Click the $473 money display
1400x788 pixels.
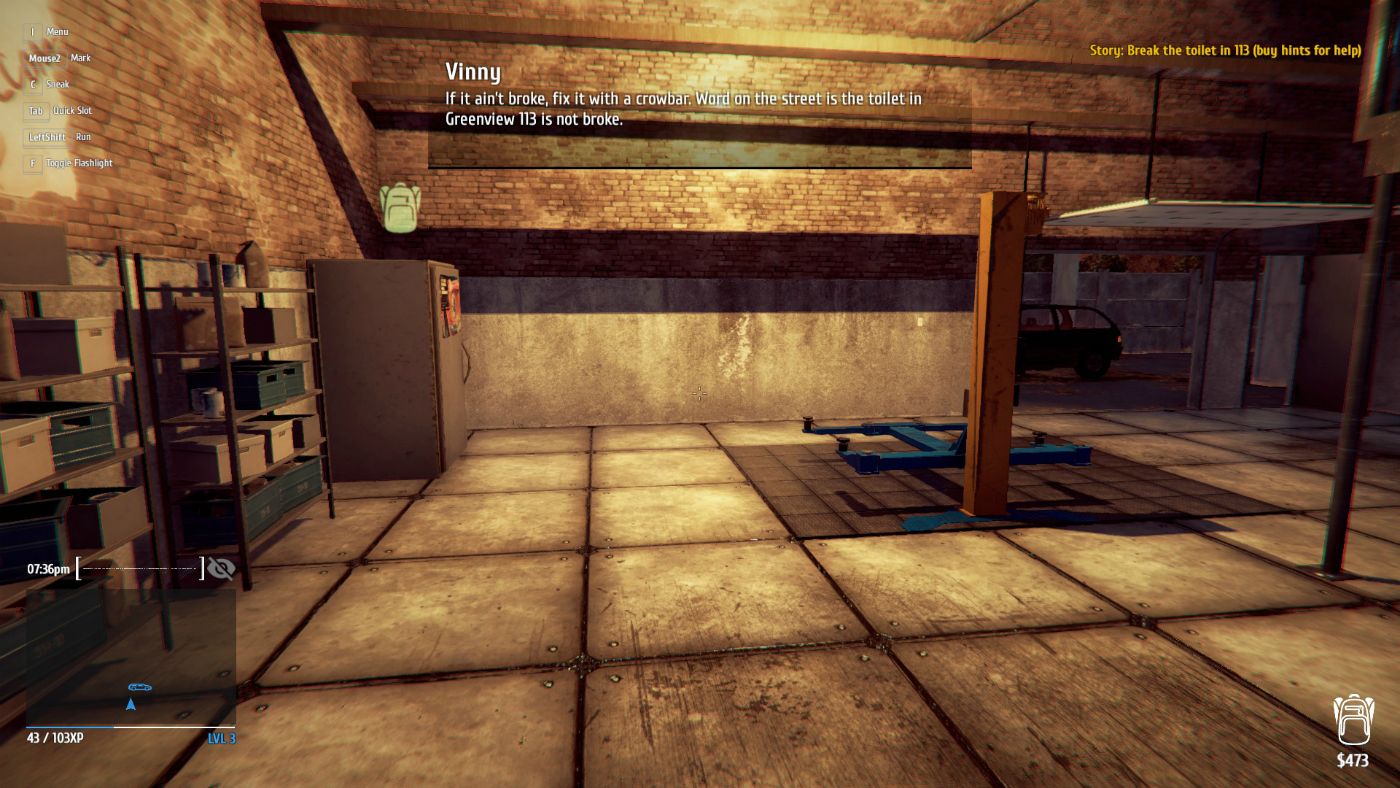(x=1352, y=758)
